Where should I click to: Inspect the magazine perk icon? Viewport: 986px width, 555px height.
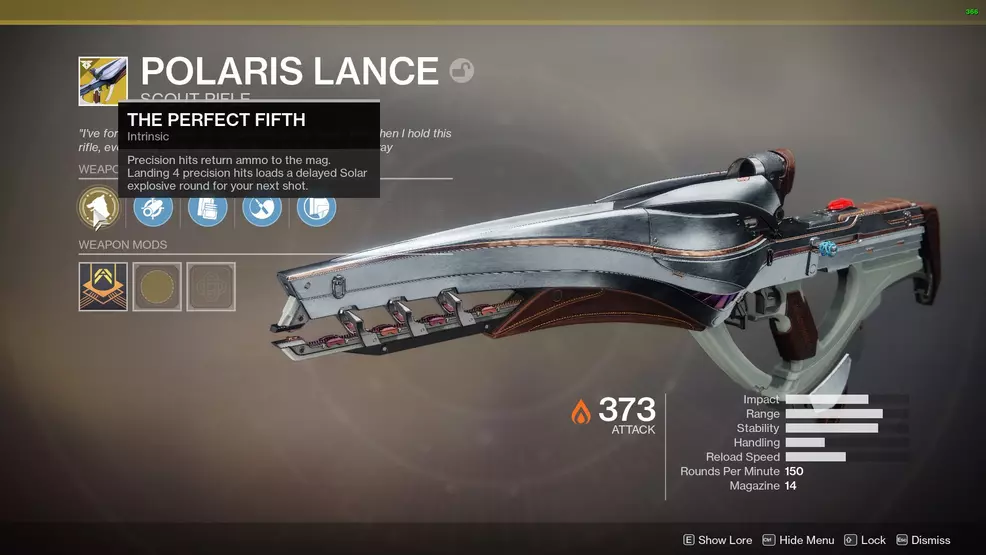pyautogui.click(x=207, y=208)
